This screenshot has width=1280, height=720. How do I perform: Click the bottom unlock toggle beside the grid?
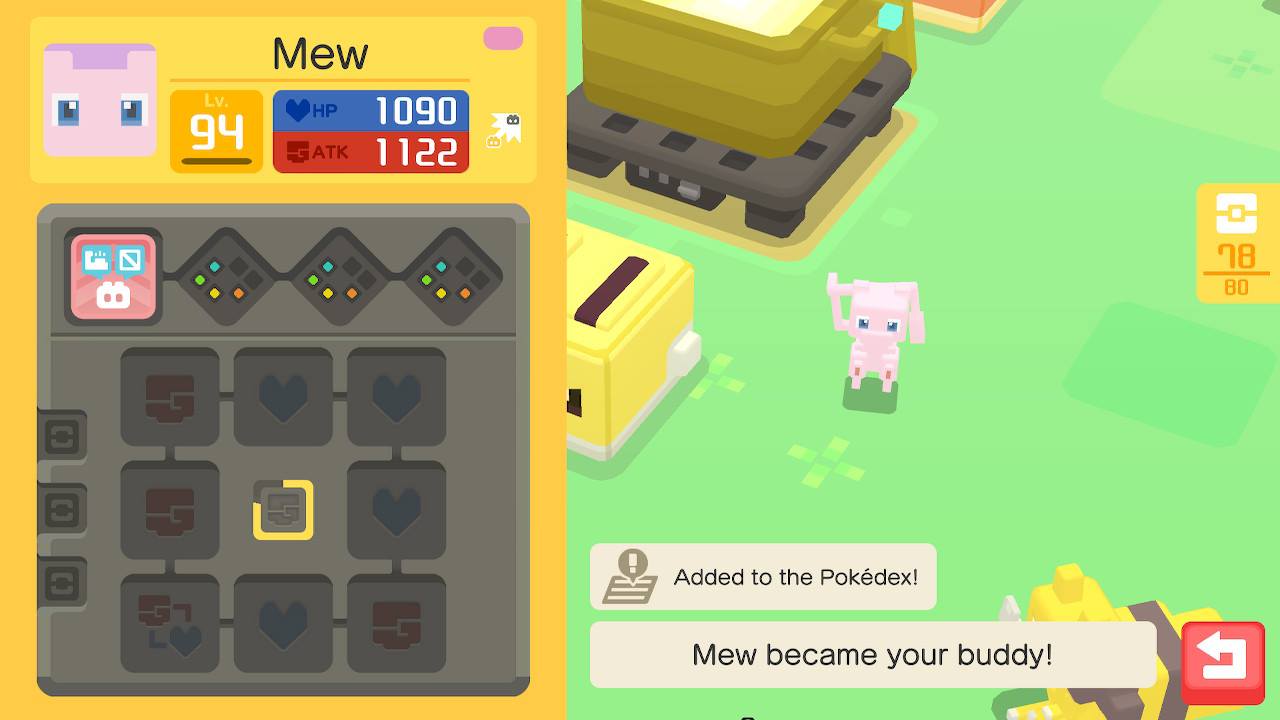click(x=64, y=580)
